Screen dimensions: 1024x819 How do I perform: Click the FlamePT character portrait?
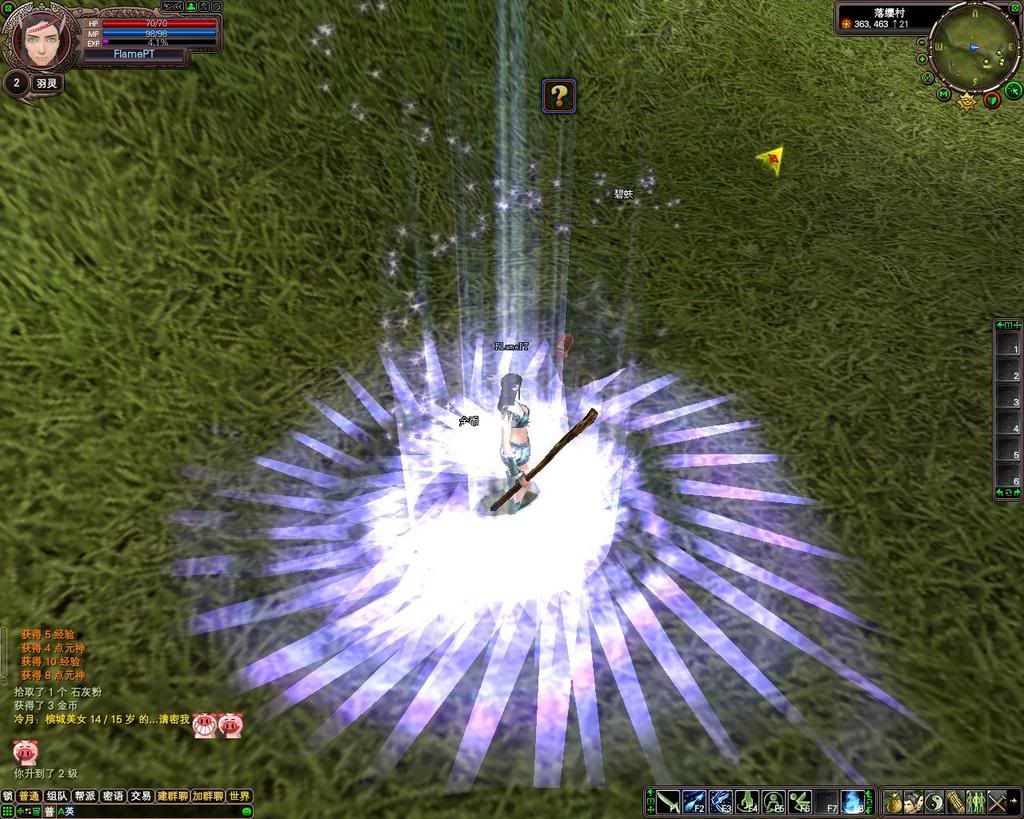click(x=40, y=38)
